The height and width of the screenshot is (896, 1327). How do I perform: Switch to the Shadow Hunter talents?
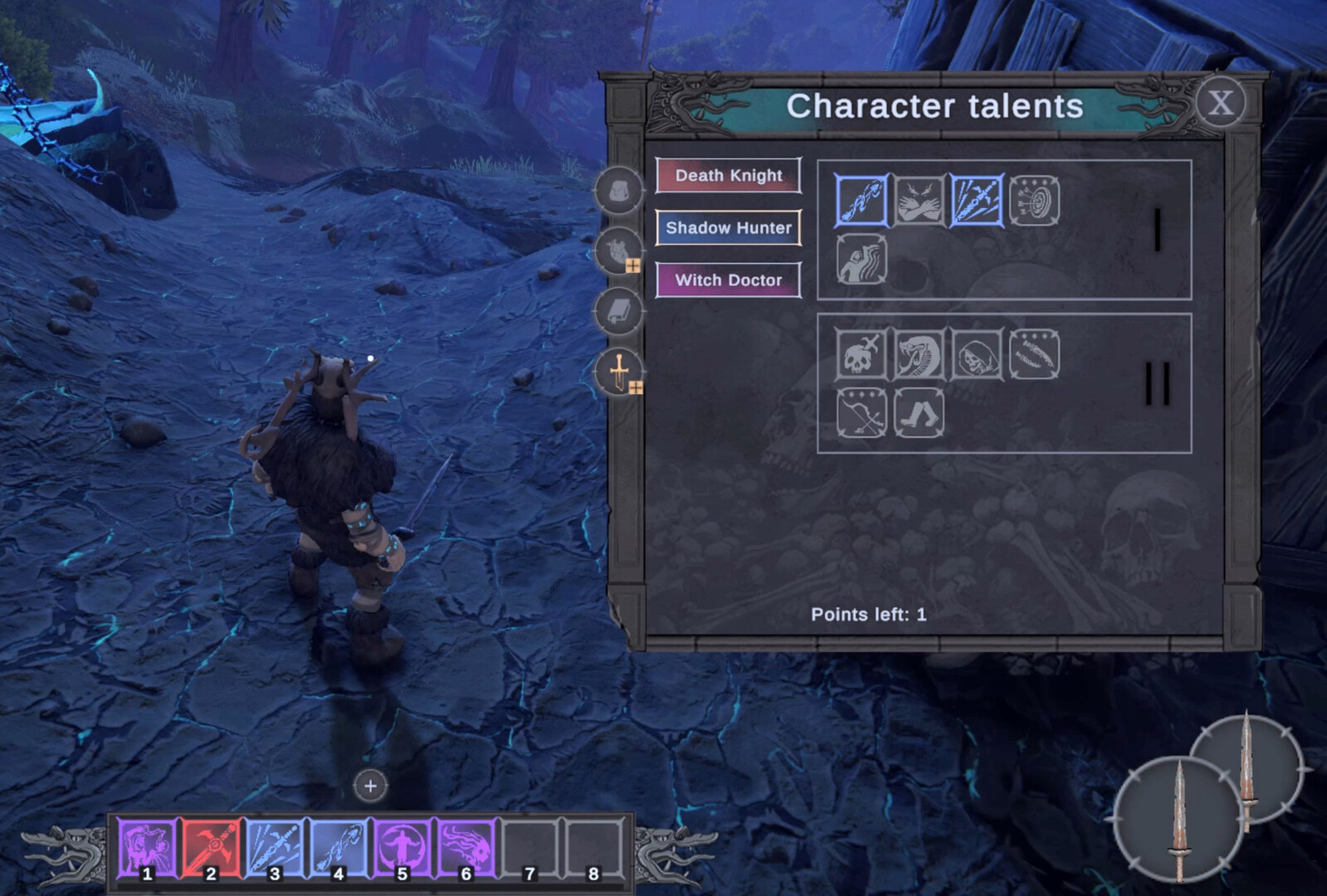[x=728, y=228]
